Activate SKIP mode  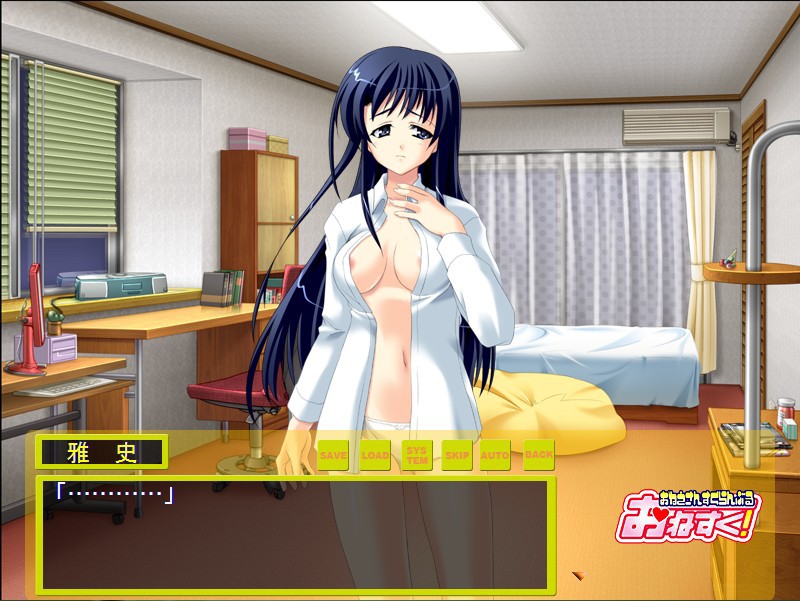[x=456, y=455]
